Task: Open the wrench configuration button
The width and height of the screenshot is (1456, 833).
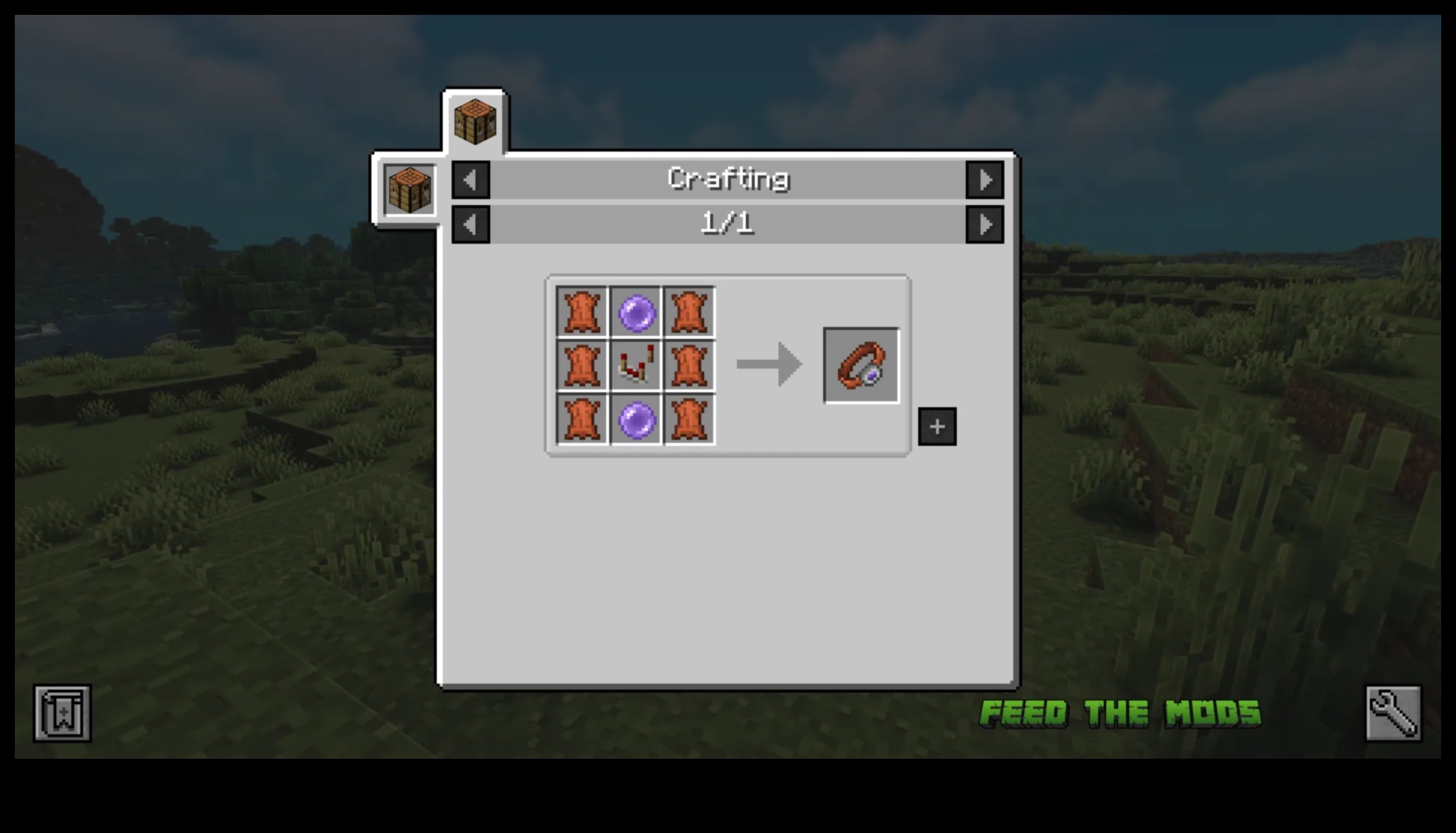Action: tap(1393, 713)
